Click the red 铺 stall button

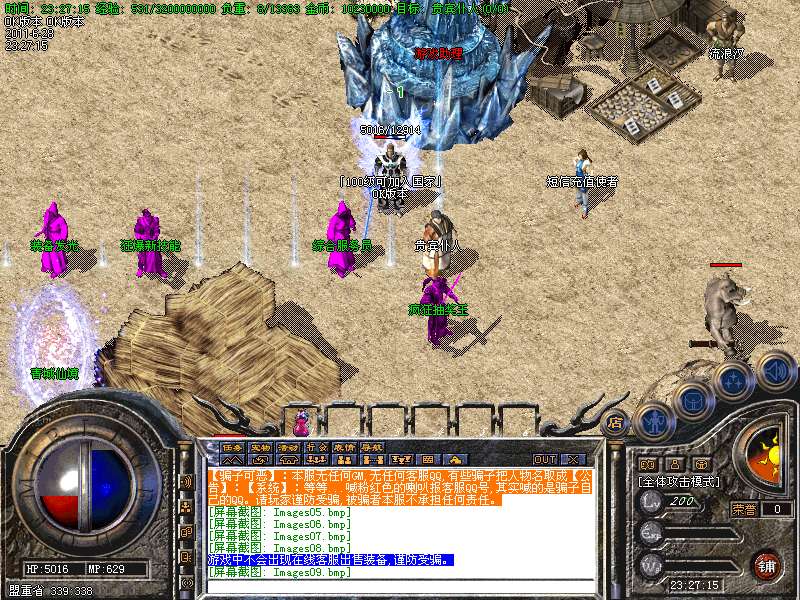[x=765, y=565]
